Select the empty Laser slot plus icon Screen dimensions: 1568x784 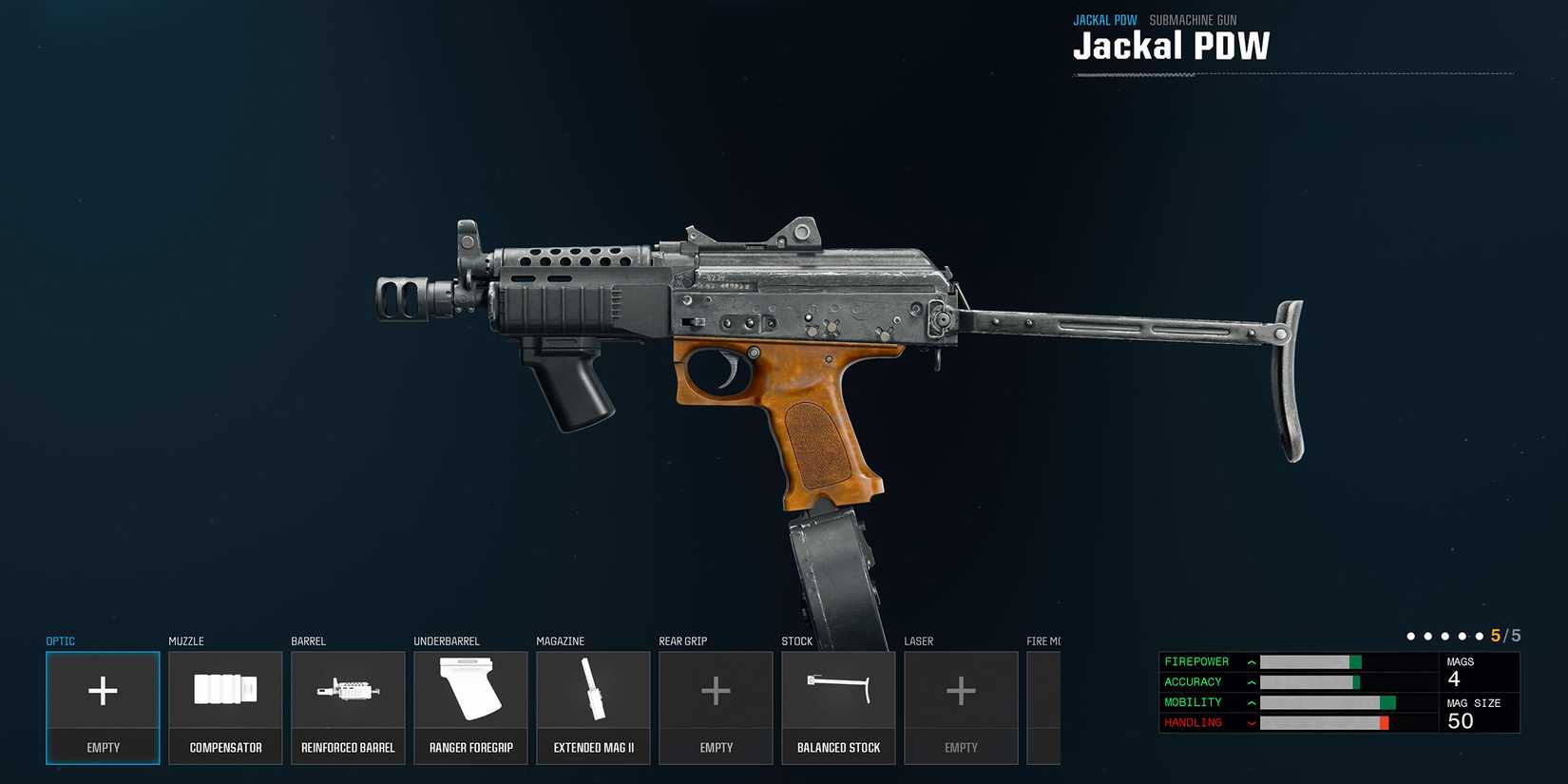(x=961, y=691)
